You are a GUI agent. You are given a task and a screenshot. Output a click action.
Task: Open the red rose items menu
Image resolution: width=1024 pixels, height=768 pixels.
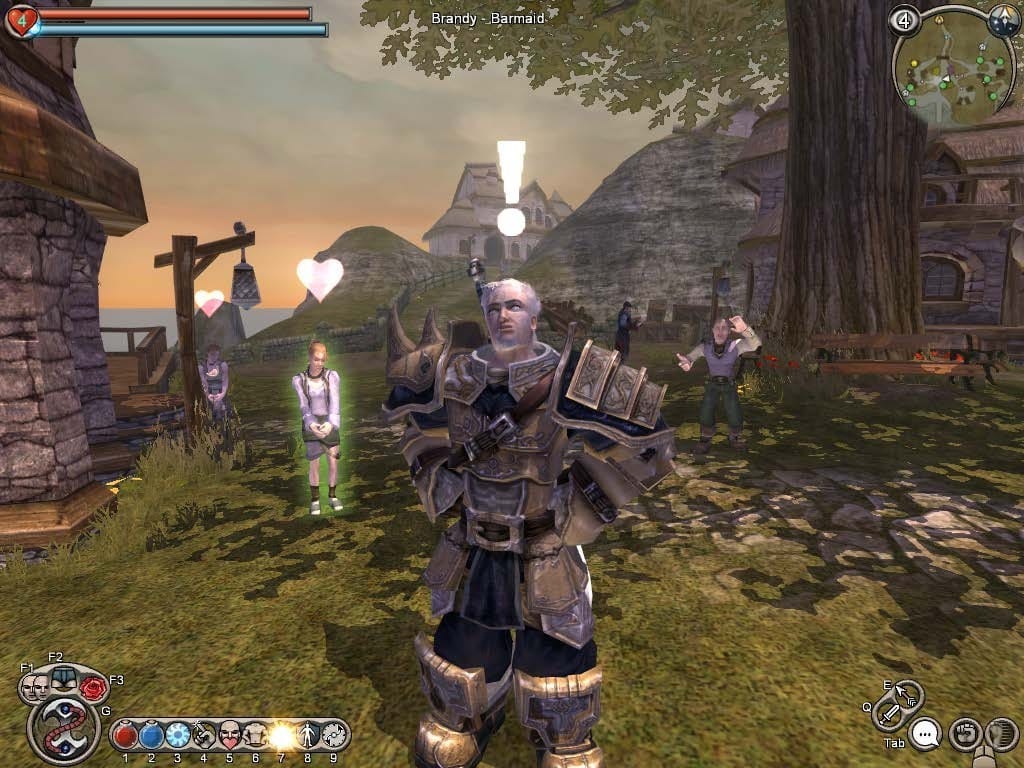click(x=93, y=687)
